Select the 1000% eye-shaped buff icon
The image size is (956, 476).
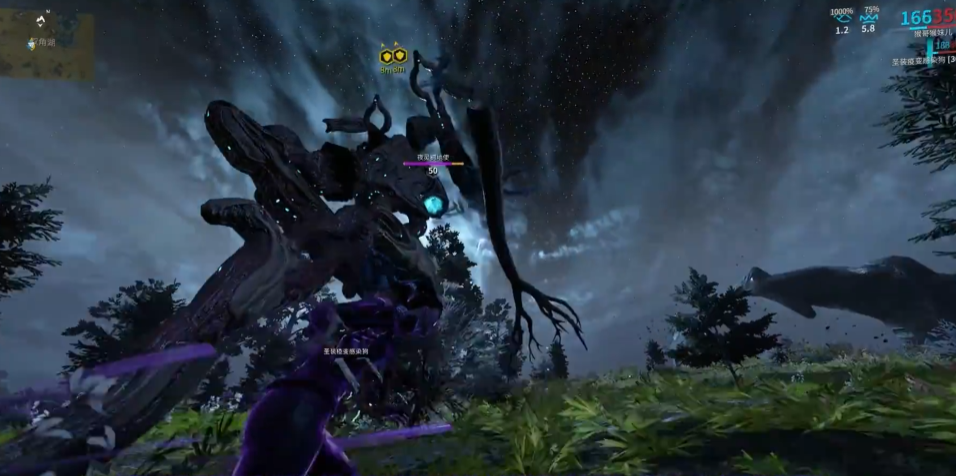point(841,18)
